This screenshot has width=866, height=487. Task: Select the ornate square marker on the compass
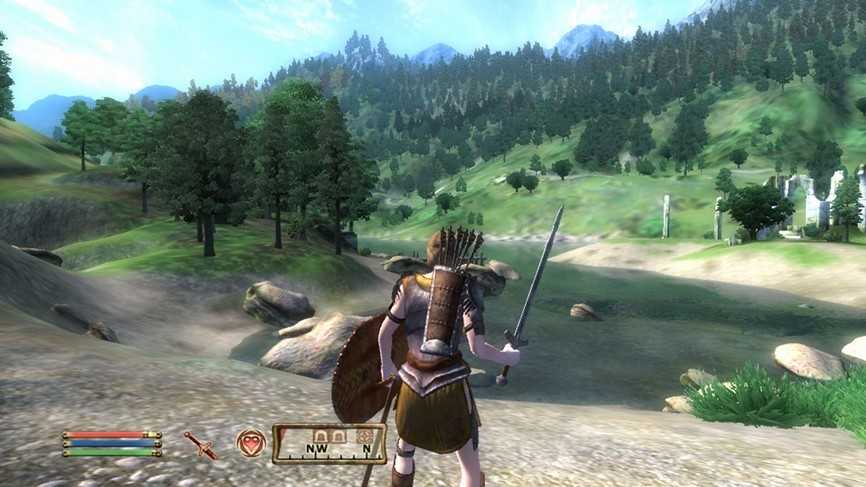click(364, 436)
